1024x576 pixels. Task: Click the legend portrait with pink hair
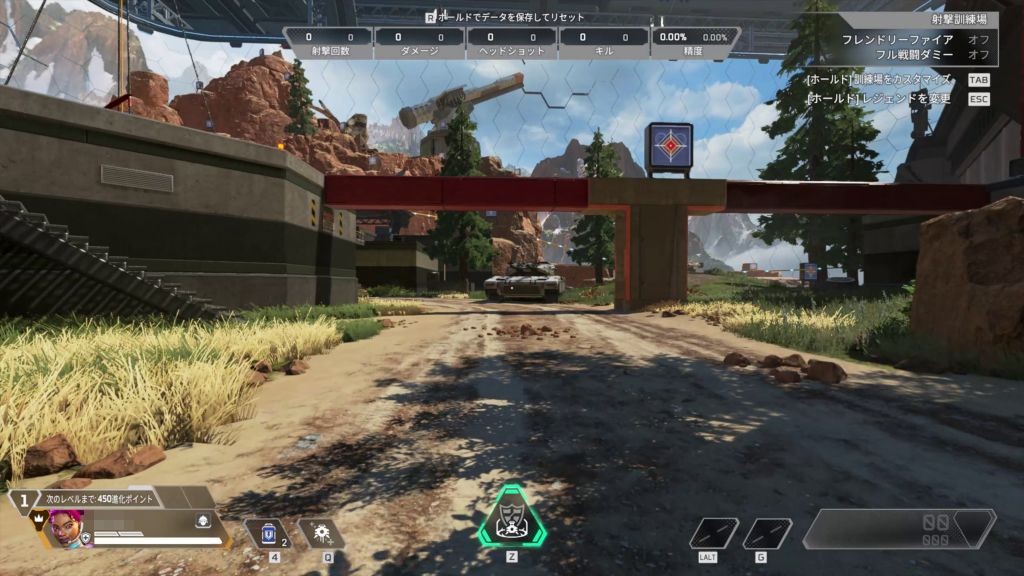(64, 528)
